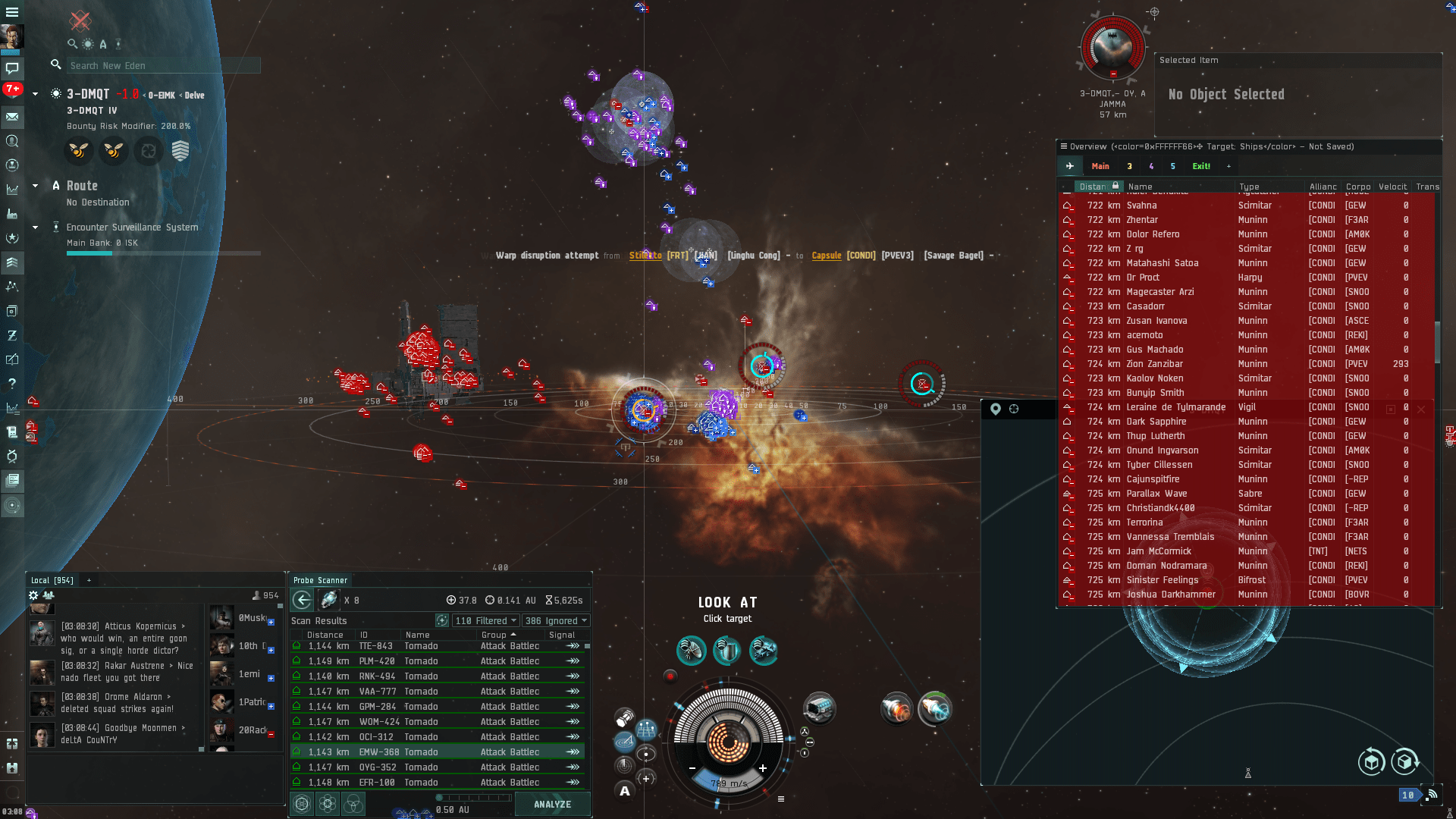1456x819 pixels.
Task: Select scan result EMW-368 Tornado row
Action: pos(437,752)
